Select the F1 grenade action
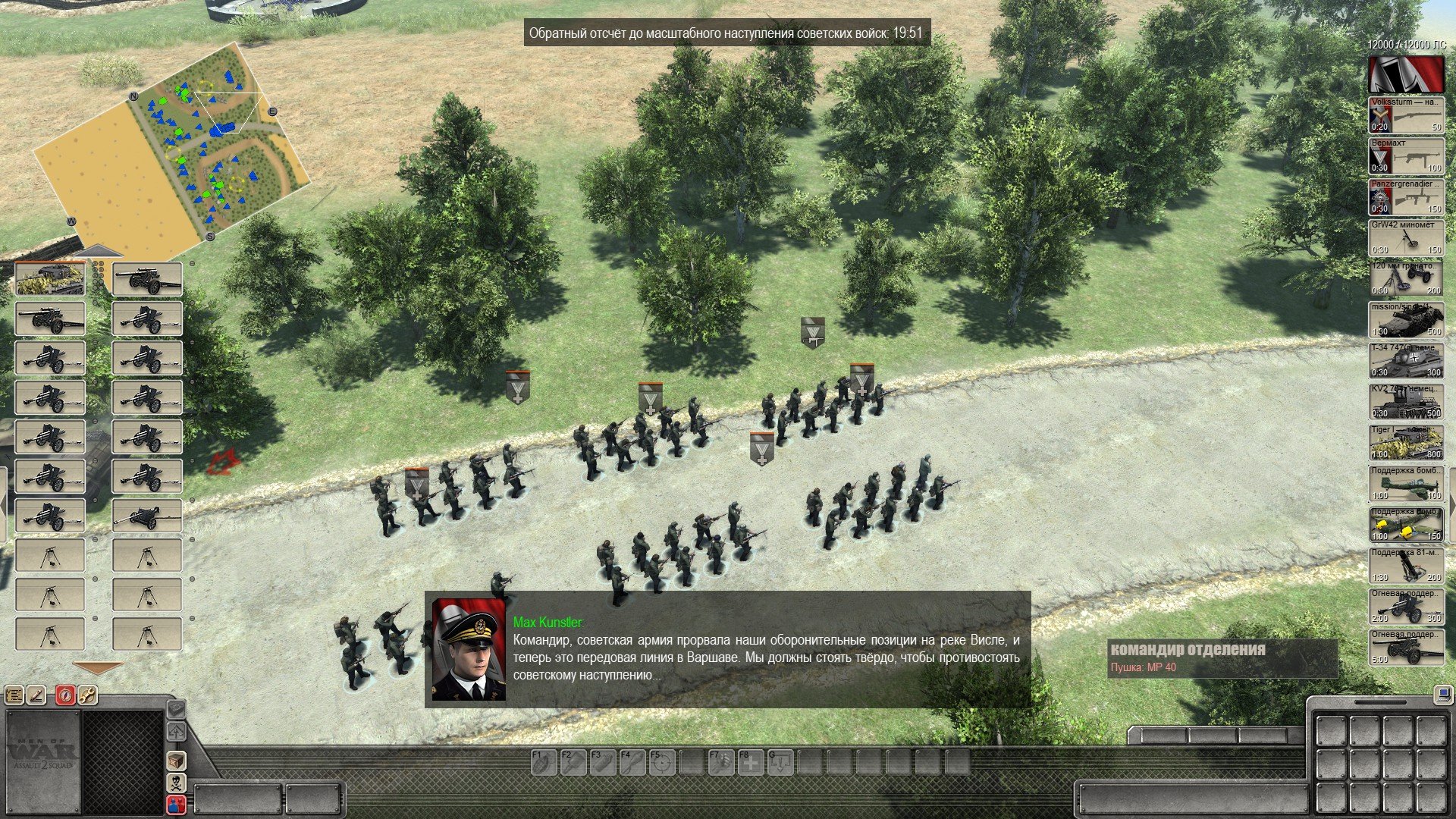1456x819 pixels. [543, 762]
